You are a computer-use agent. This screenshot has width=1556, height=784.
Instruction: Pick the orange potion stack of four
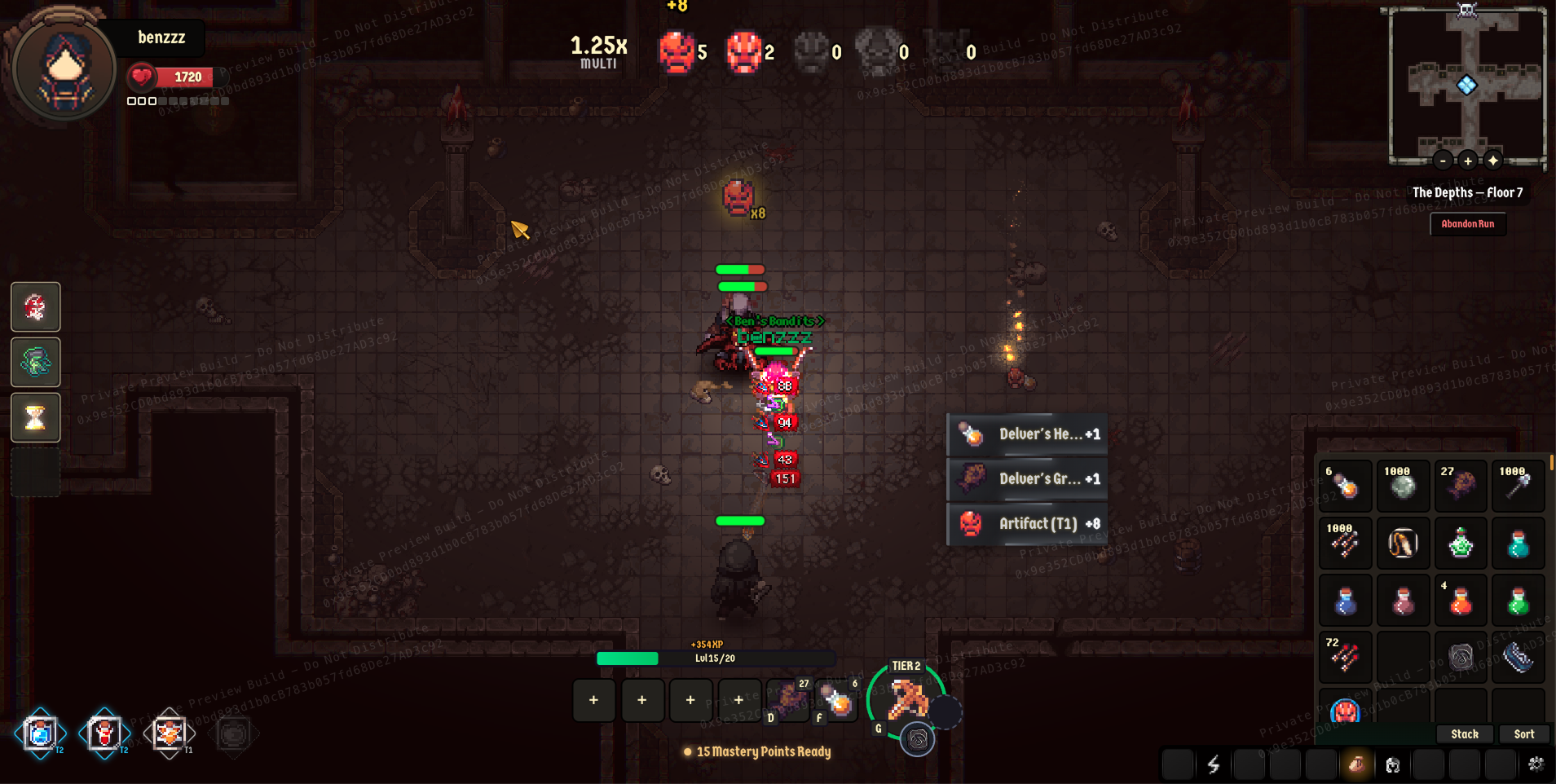(x=1460, y=601)
